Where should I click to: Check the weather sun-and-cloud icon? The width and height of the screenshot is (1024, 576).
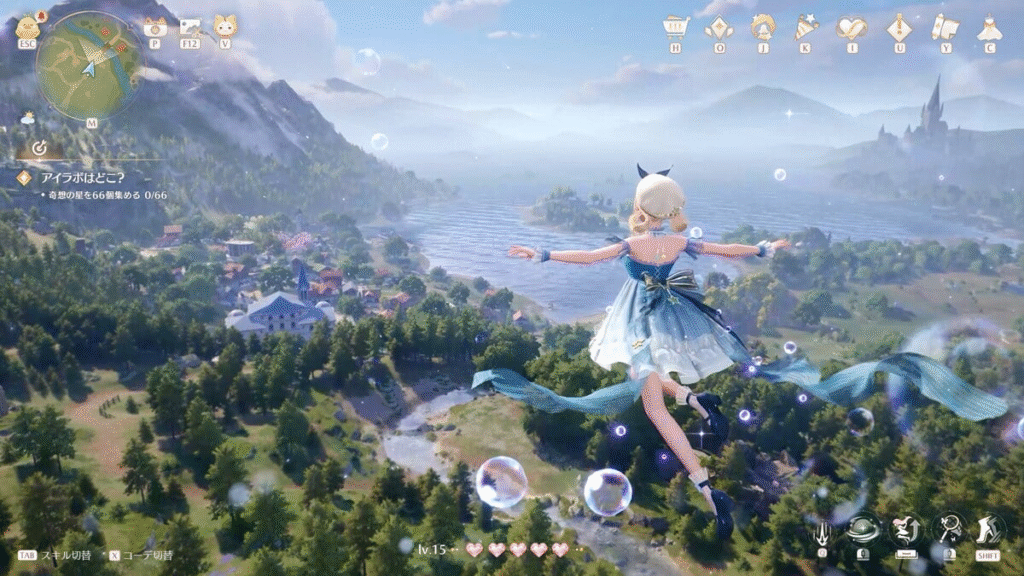coord(27,118)
